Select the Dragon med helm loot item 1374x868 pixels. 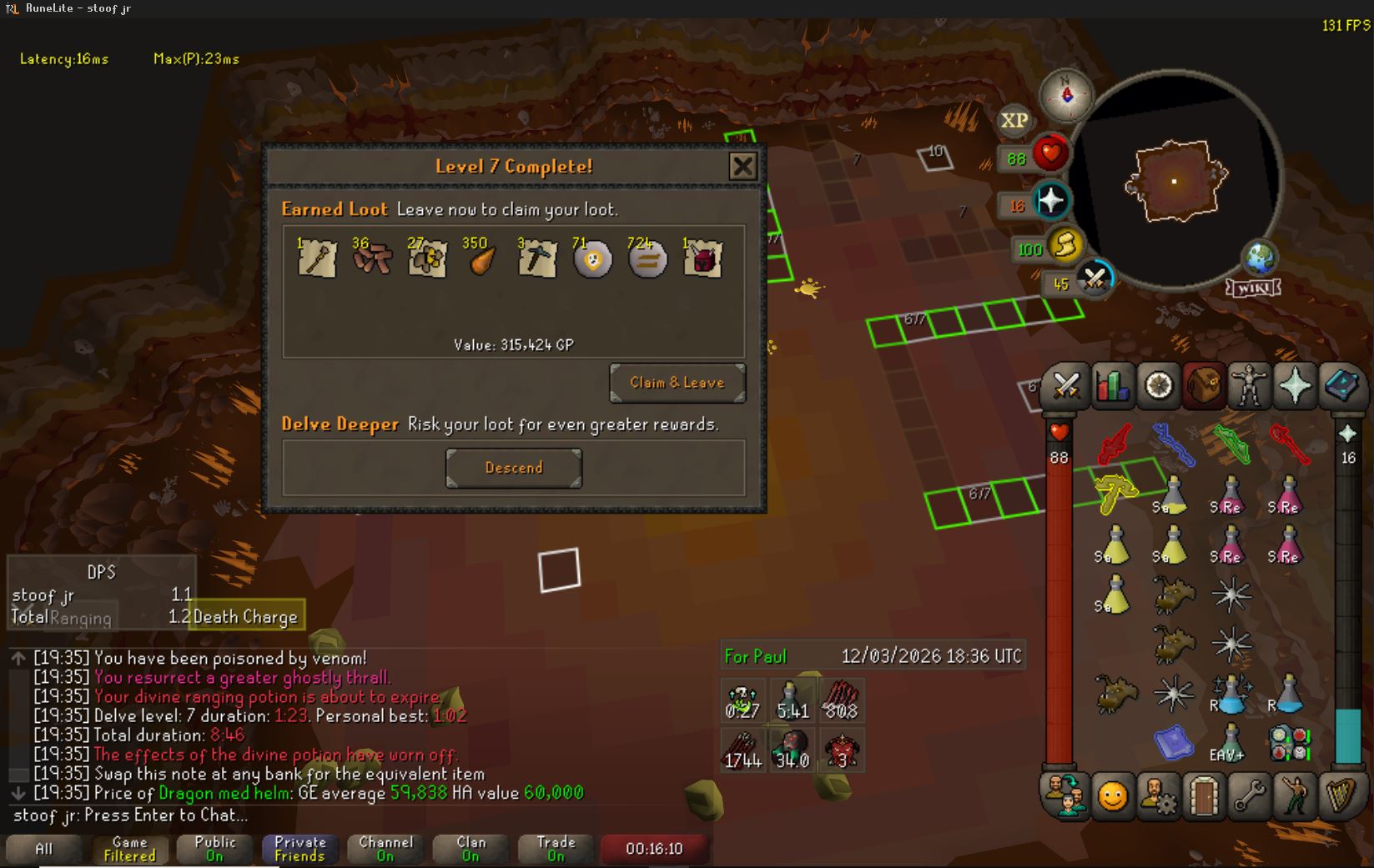point(702,259)
